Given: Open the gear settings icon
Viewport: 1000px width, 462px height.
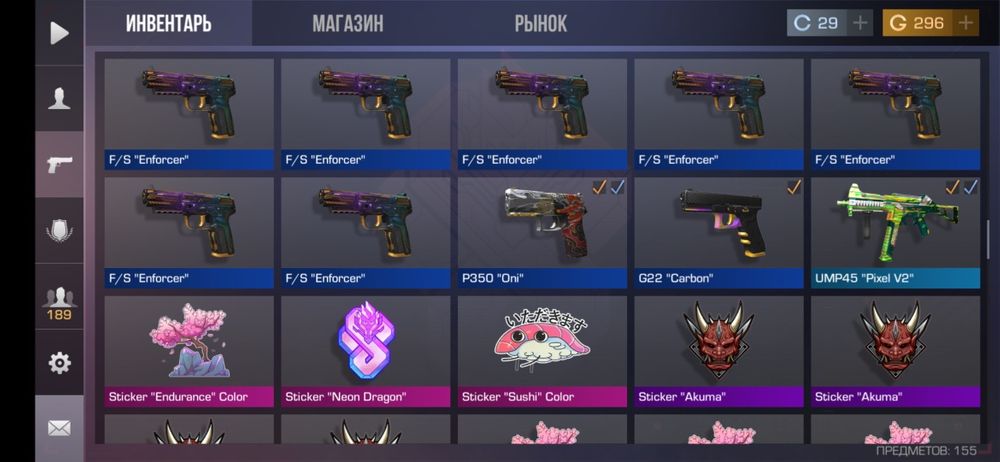Looking at the screenshot, I should [x=60, y=363].
